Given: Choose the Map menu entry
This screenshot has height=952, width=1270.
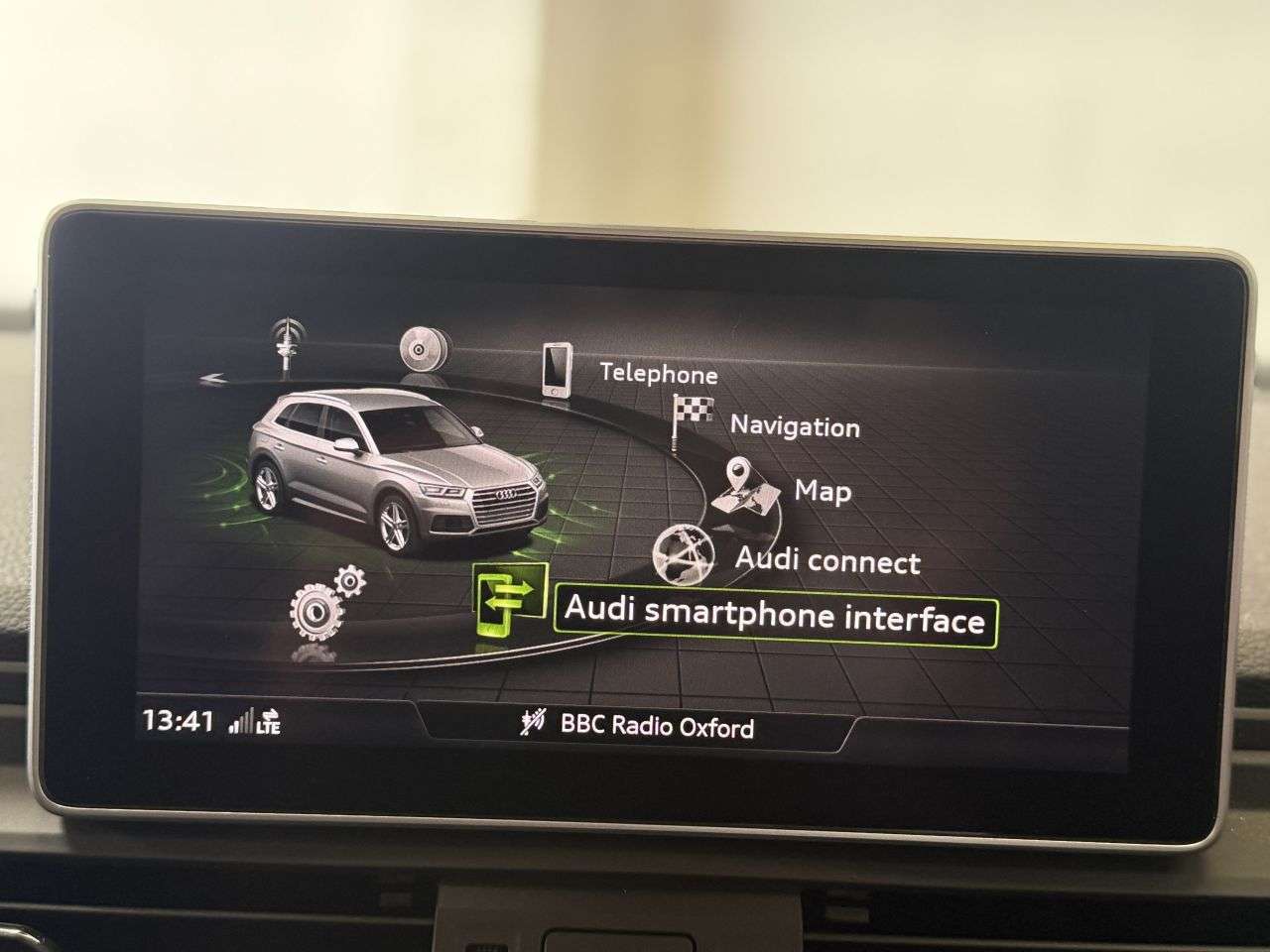Looking at the screenshot, I should [x=823, y=491].
